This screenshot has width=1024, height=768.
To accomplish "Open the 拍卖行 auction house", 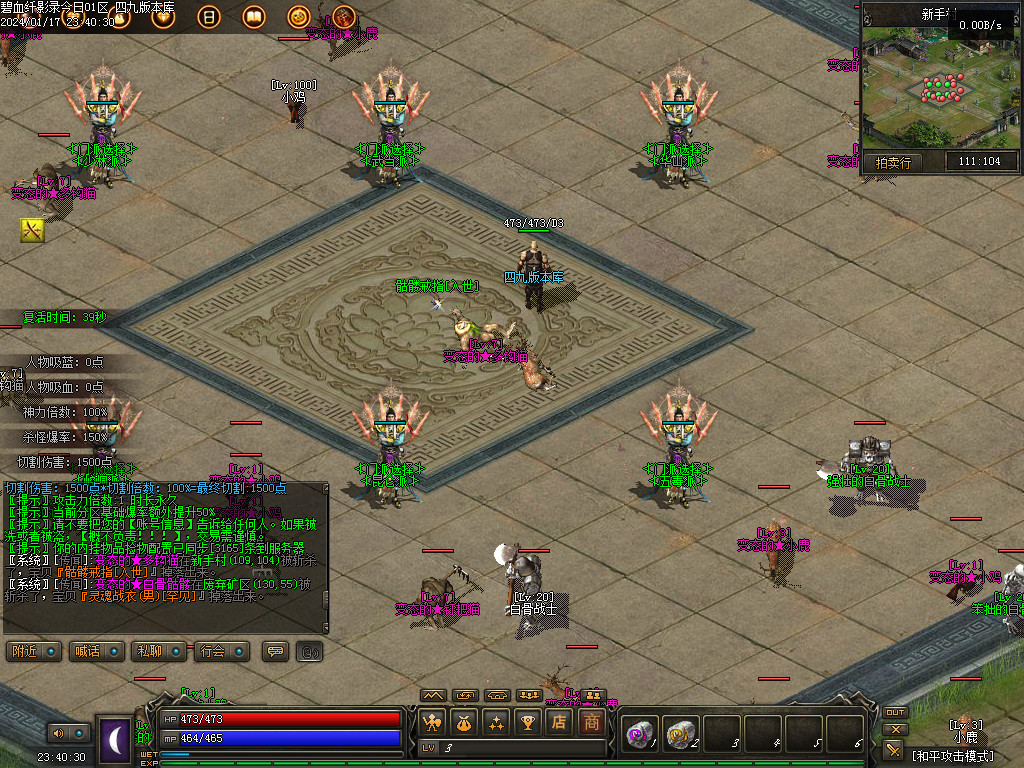I will 893,162.
